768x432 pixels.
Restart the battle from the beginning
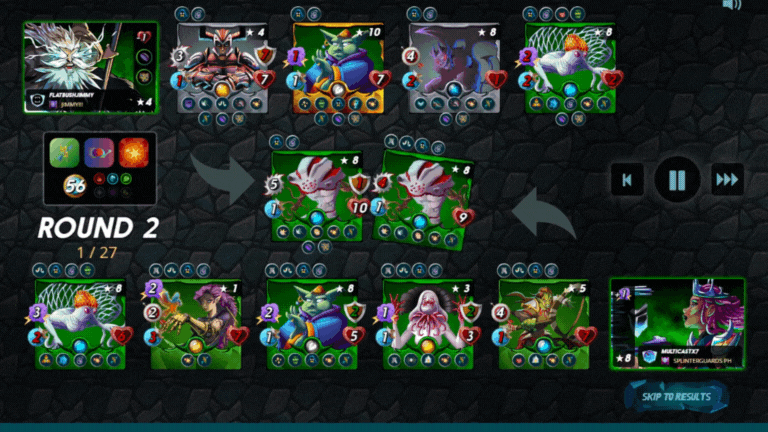point(627,181)
